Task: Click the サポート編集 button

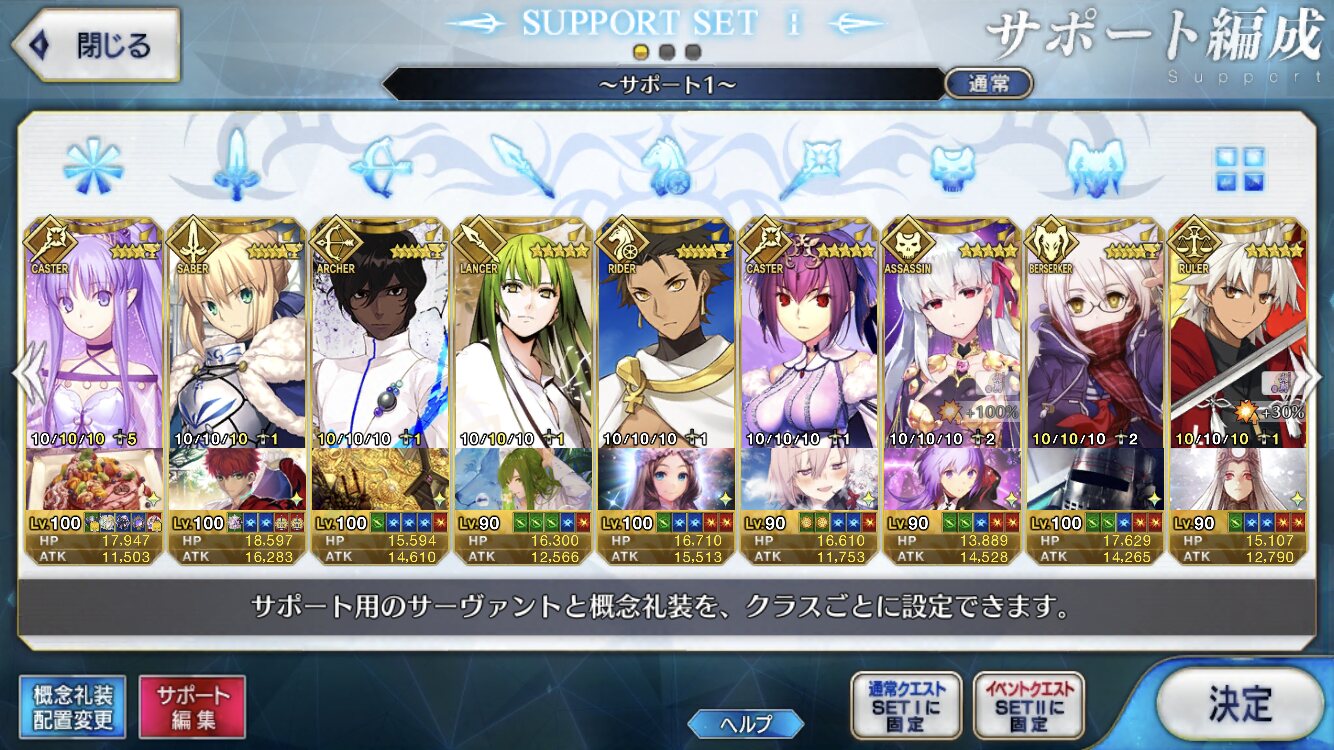Action: pos(192,707)
